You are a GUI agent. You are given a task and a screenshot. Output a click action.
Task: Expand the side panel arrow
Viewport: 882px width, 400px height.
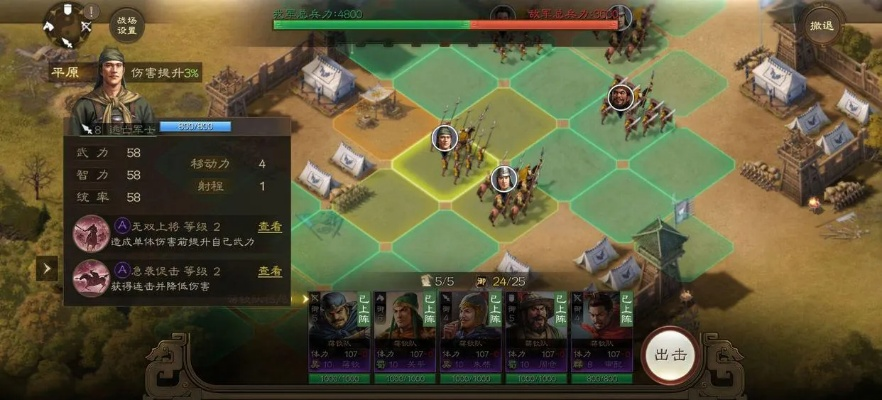46,268
